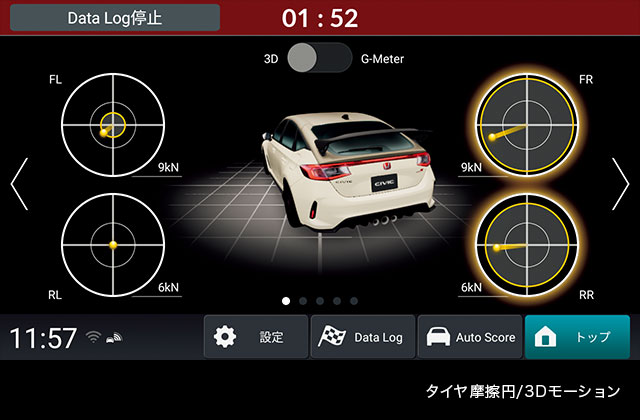Toggle the 3D / G-Meter switch
The height and width of the screenshot is (420, 640).
tap(319, 58)
